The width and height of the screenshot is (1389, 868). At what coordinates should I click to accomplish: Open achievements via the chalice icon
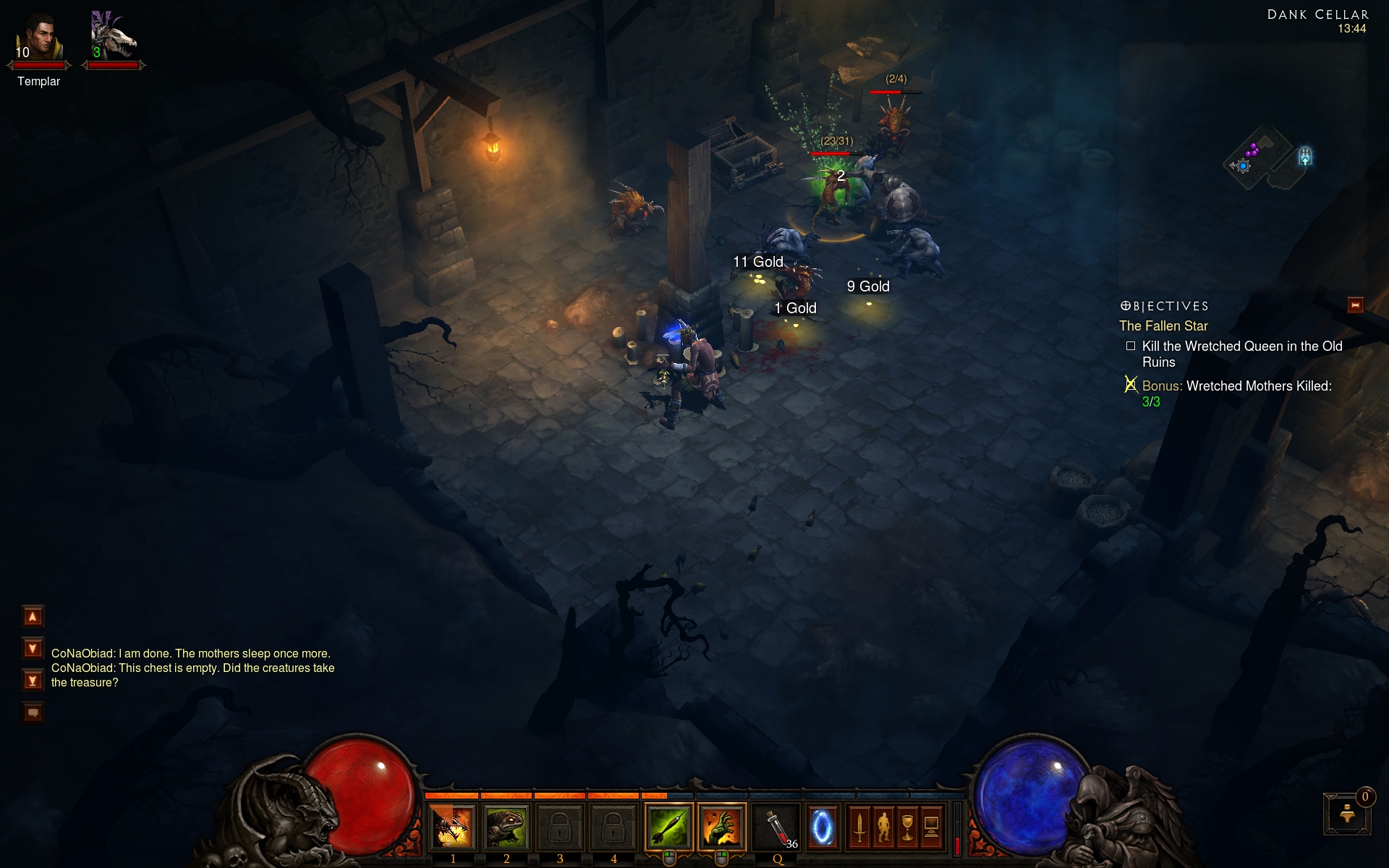(907, 827)
